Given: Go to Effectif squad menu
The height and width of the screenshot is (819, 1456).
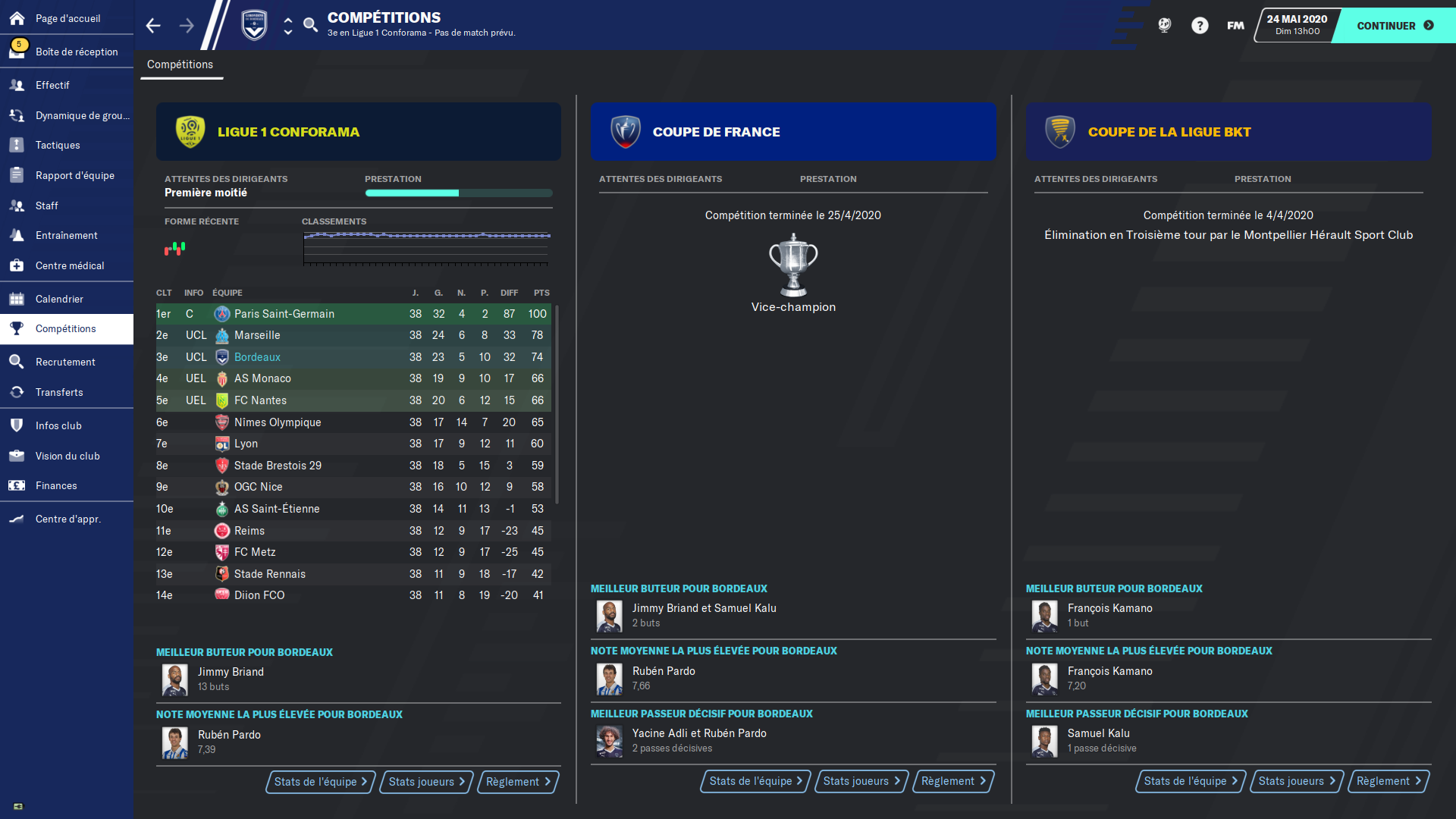Looking at the screenshot, I should (x=52, y=85).
